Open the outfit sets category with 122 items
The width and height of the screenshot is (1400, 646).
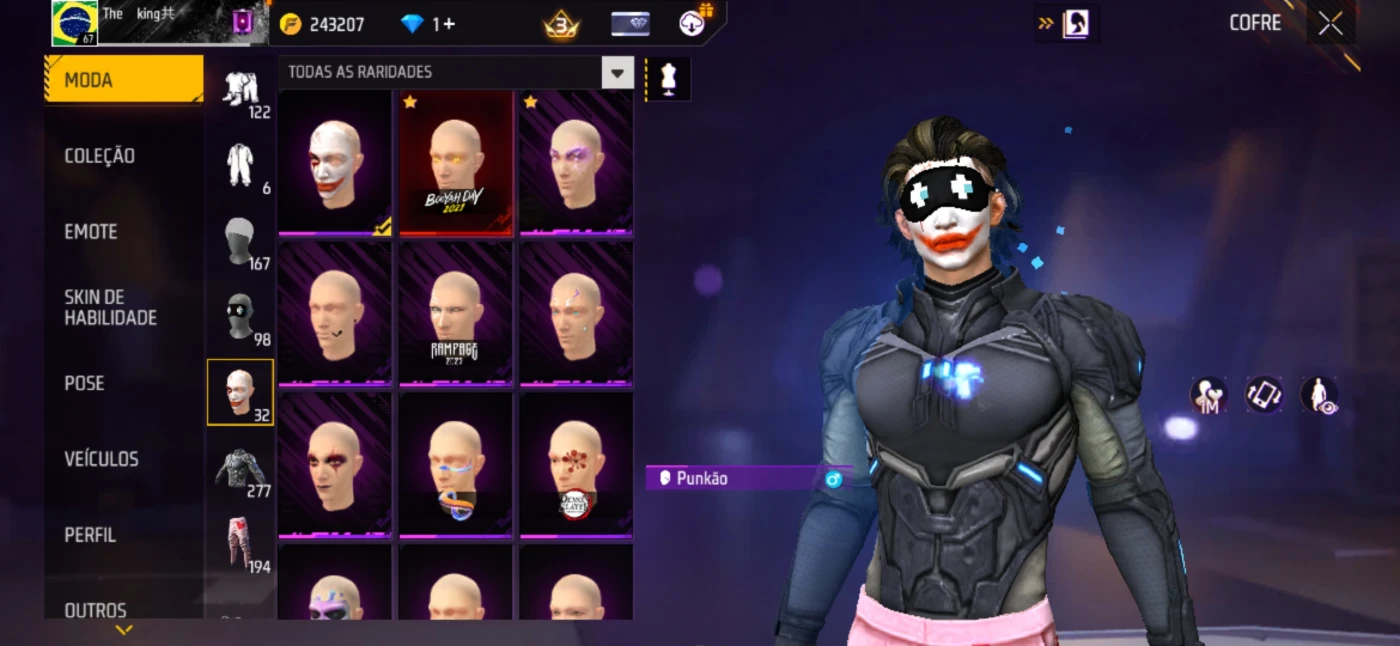pos(240,92)
